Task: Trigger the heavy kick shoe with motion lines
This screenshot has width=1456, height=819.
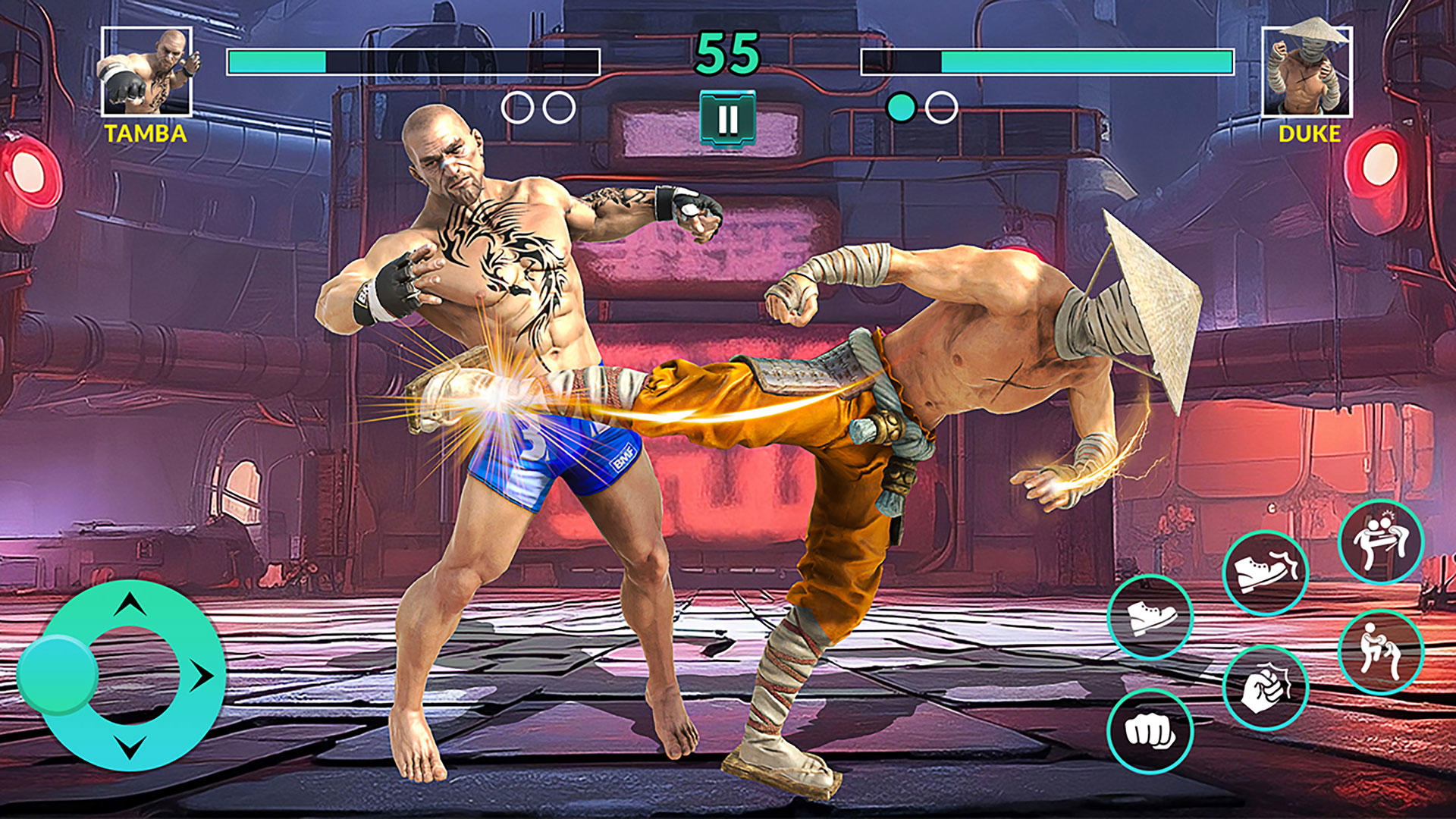Action: 1265,573
